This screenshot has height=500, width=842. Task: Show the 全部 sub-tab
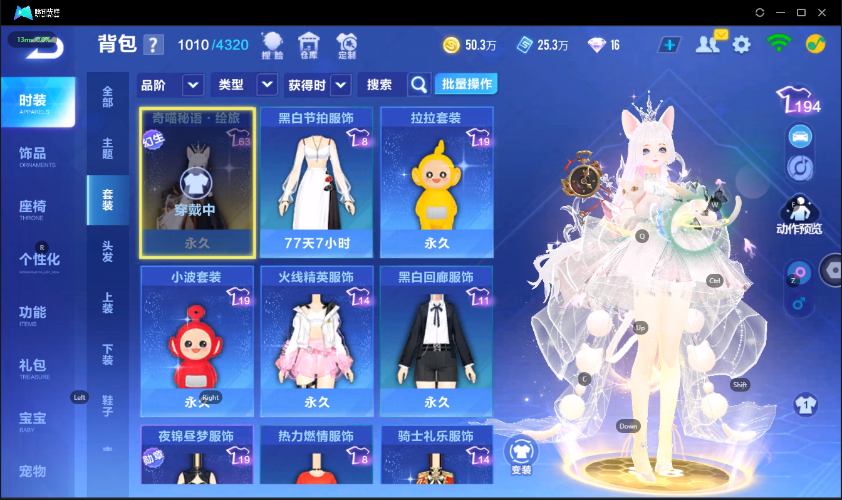pos(107,97)
